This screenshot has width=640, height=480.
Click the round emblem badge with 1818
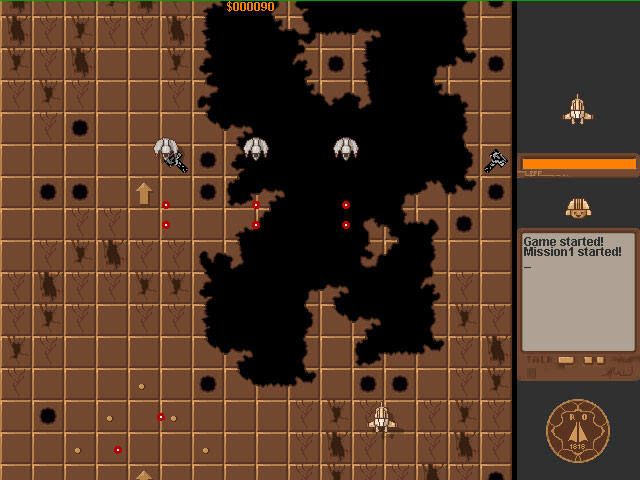point(578,431)
